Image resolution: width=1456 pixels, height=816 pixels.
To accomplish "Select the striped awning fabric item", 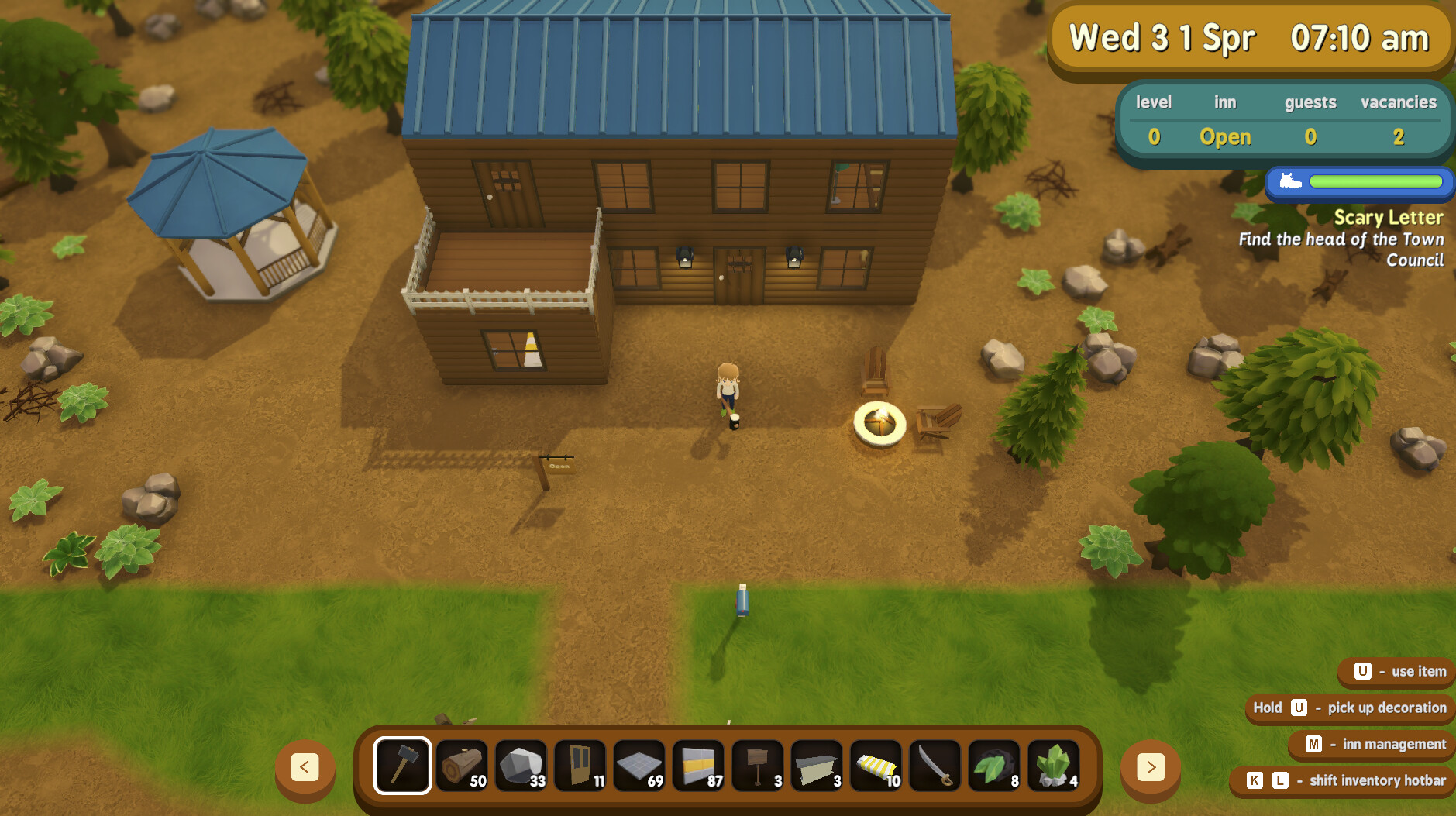I will click(876, 766).
